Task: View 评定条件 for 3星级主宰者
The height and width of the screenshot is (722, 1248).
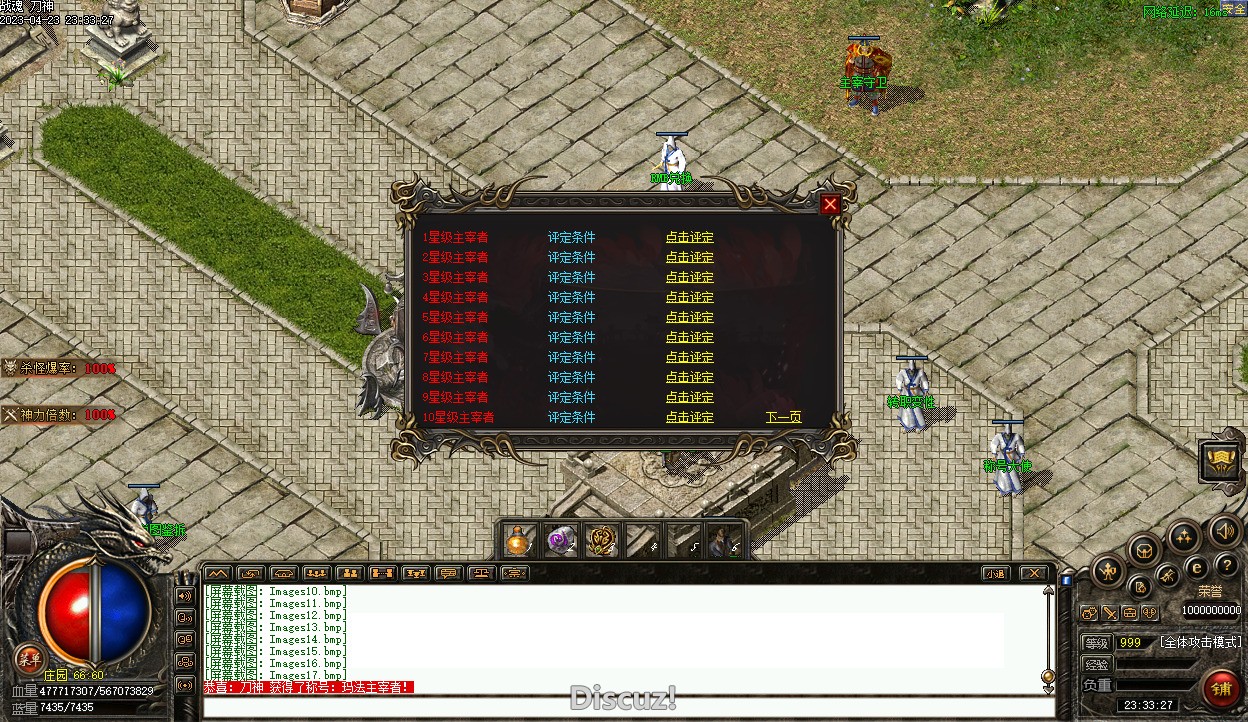Action: (571, 278)
